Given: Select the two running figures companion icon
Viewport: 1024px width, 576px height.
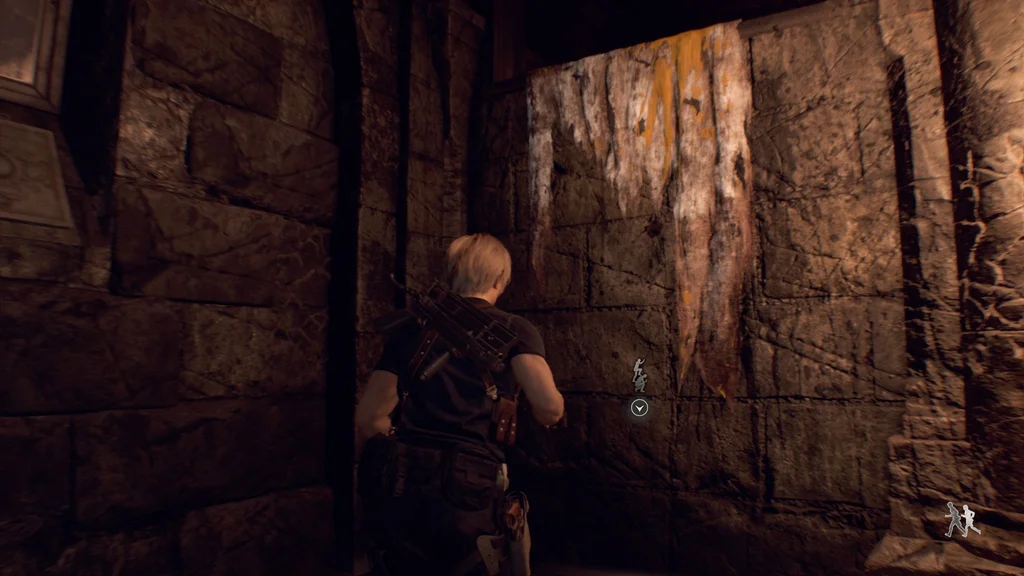Looking at the screenshot, I should tap(962, 519).
